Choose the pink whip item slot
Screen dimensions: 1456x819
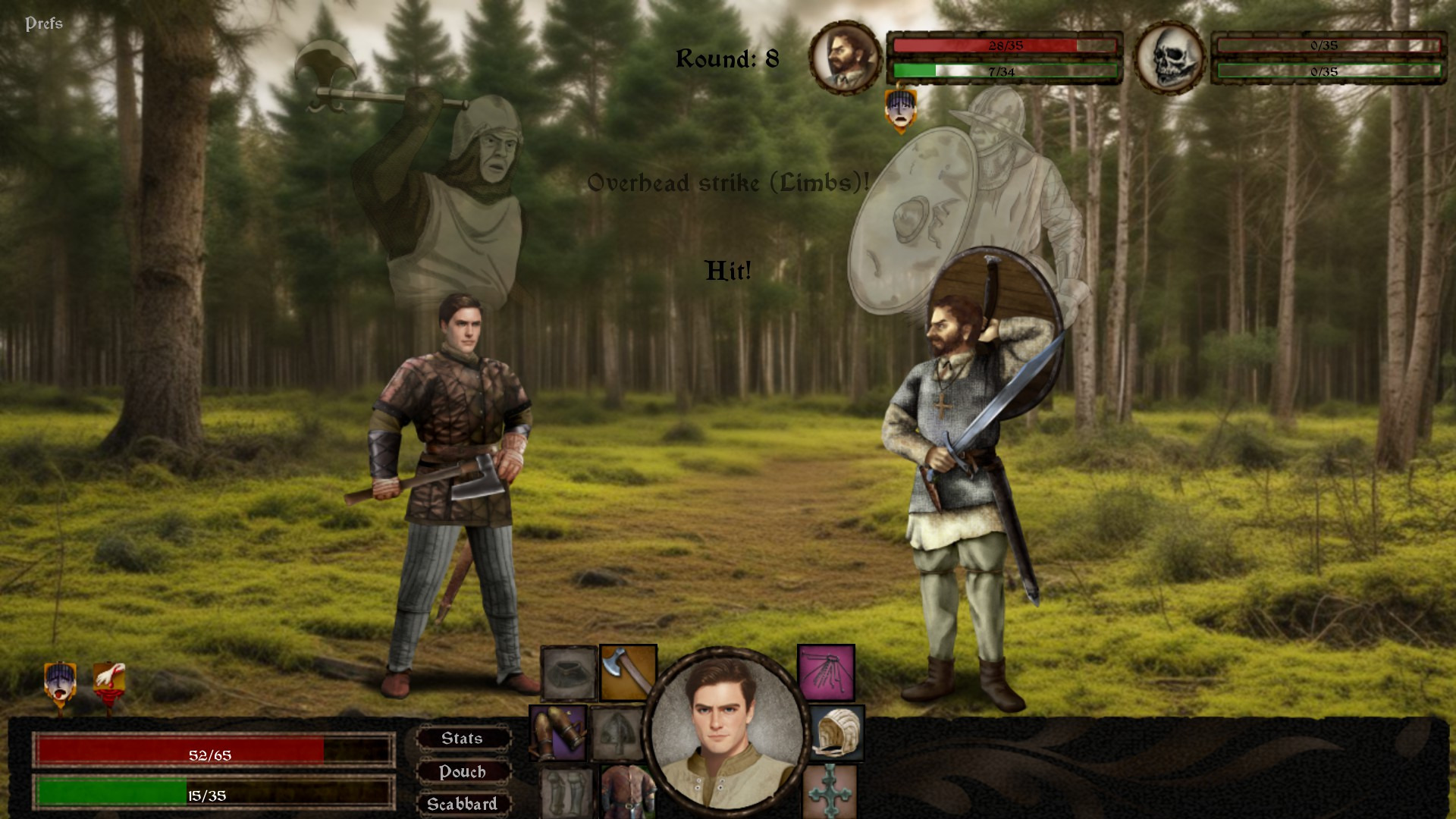(x=826, y=673)
